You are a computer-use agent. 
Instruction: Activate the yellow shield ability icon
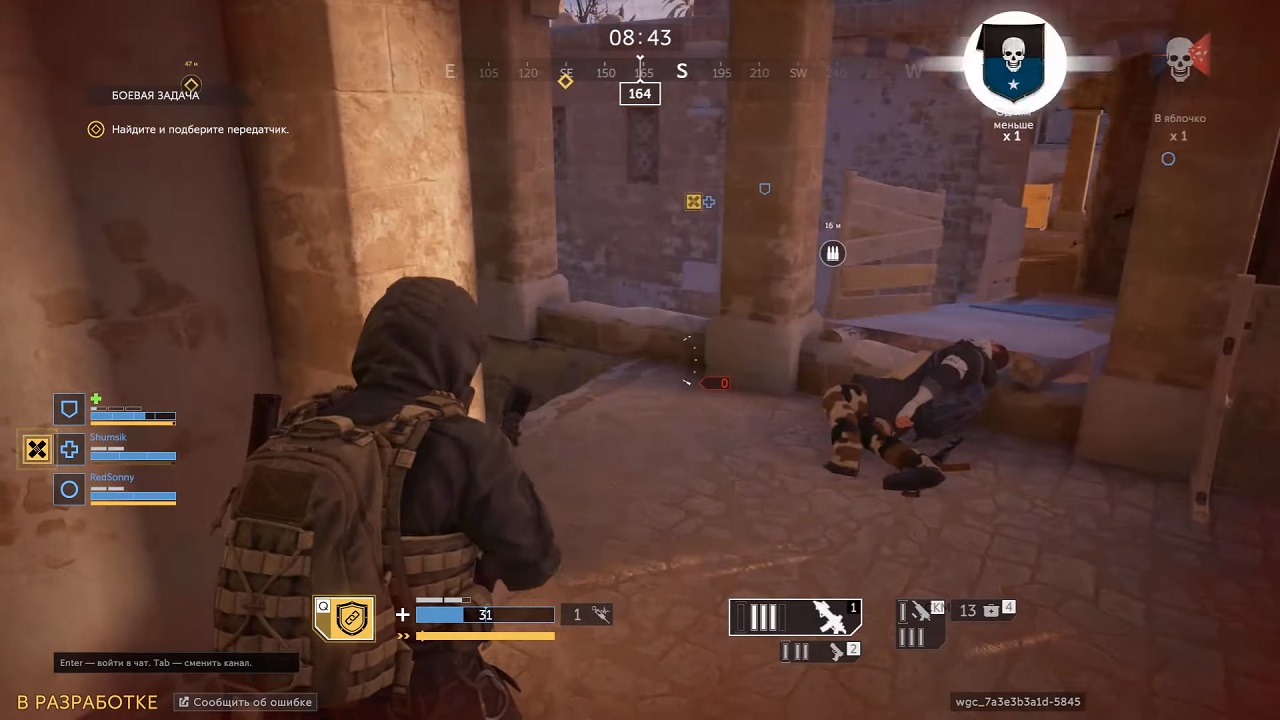click(345, 619)
